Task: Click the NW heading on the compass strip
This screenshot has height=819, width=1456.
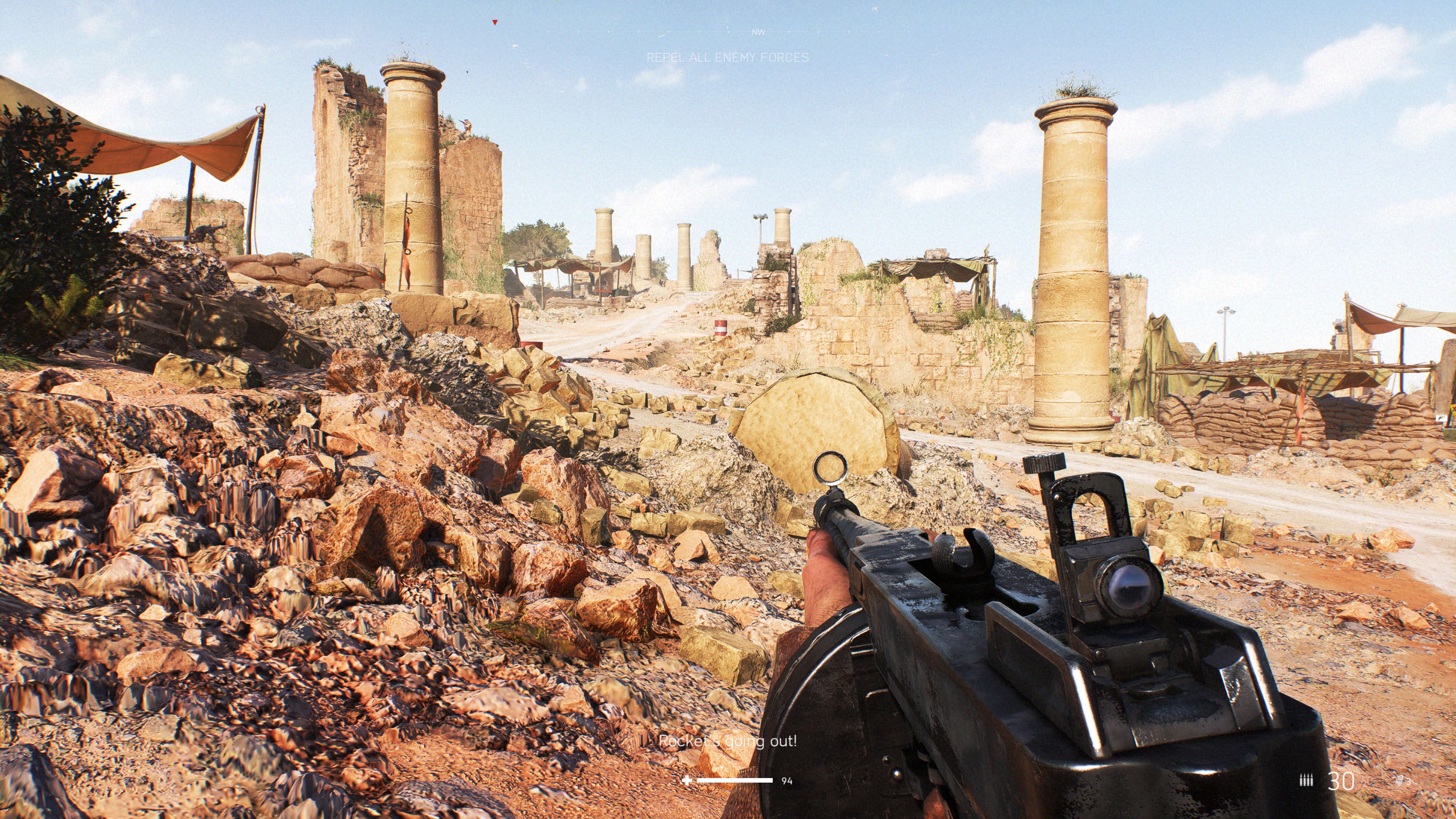Action: click(x=758, y=32)
